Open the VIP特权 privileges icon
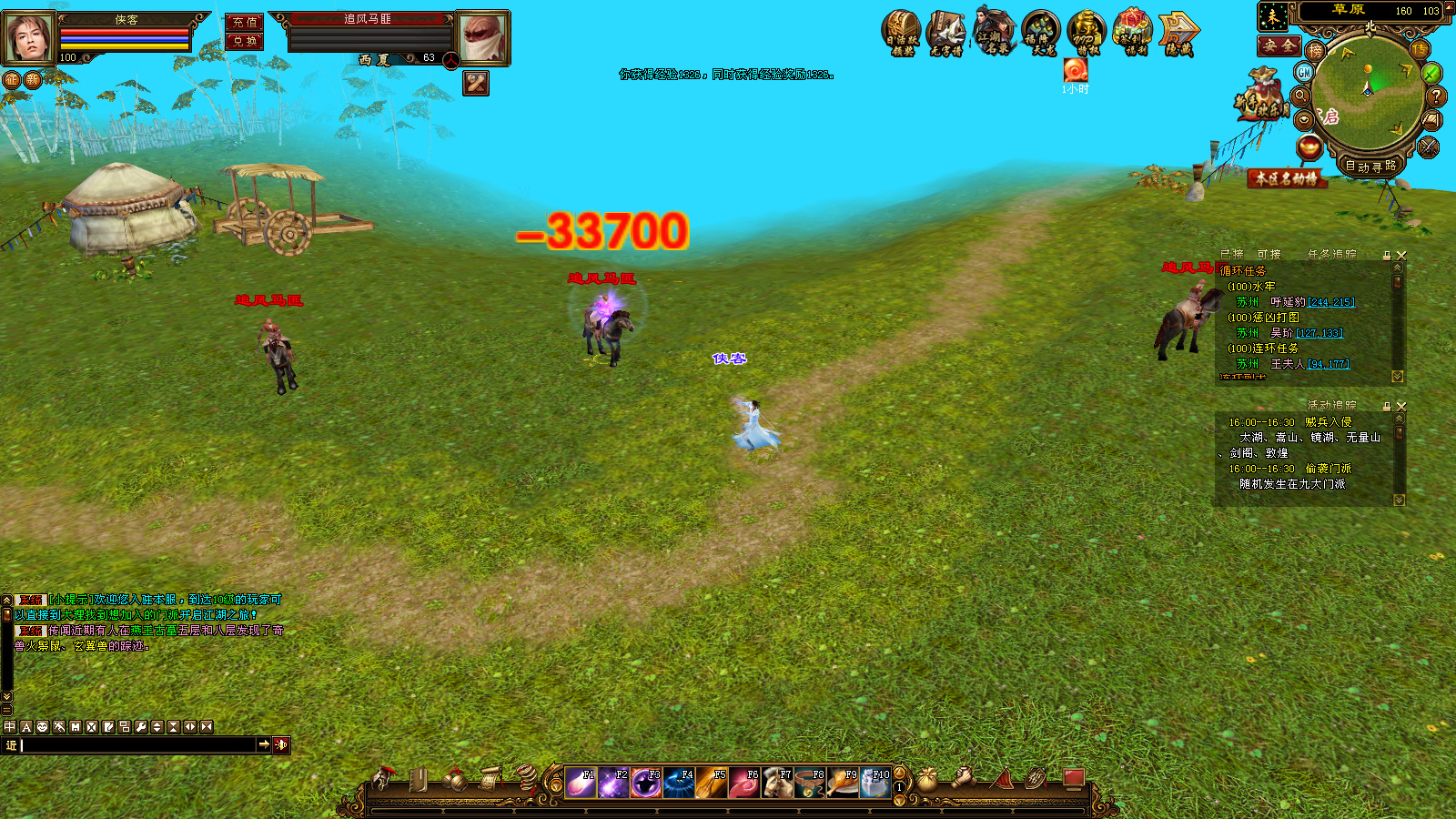The image size is (1456, 819). 1087,34
